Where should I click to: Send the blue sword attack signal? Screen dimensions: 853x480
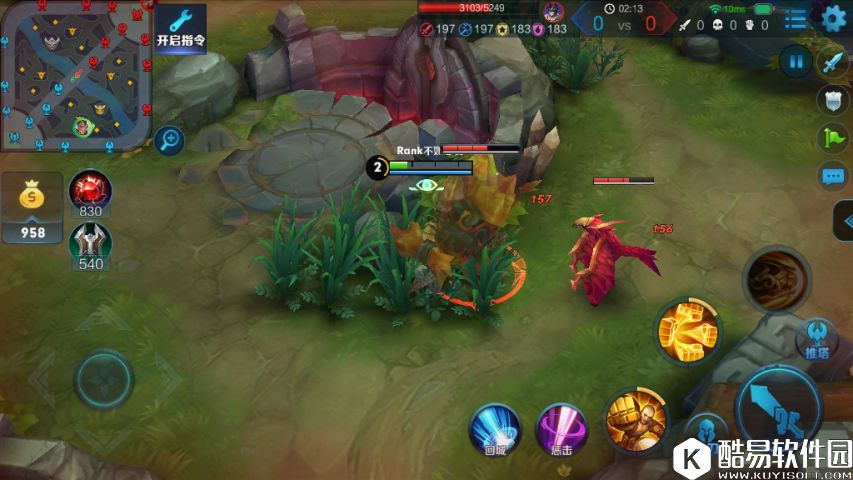832,63
